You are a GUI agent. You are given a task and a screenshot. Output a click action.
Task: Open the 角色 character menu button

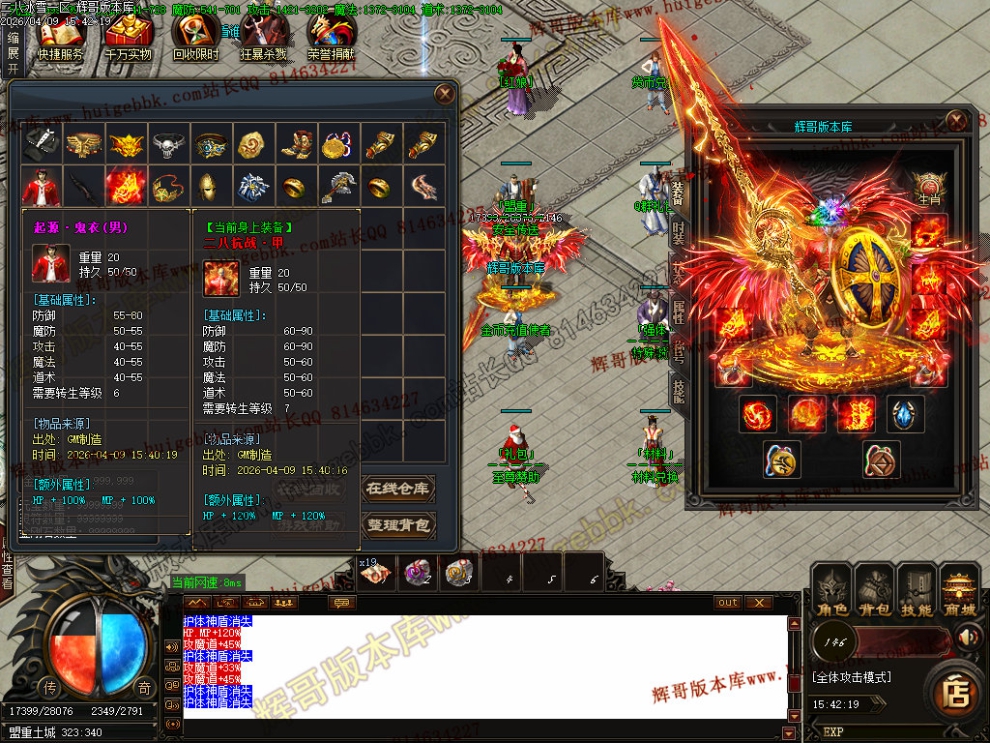831,589
